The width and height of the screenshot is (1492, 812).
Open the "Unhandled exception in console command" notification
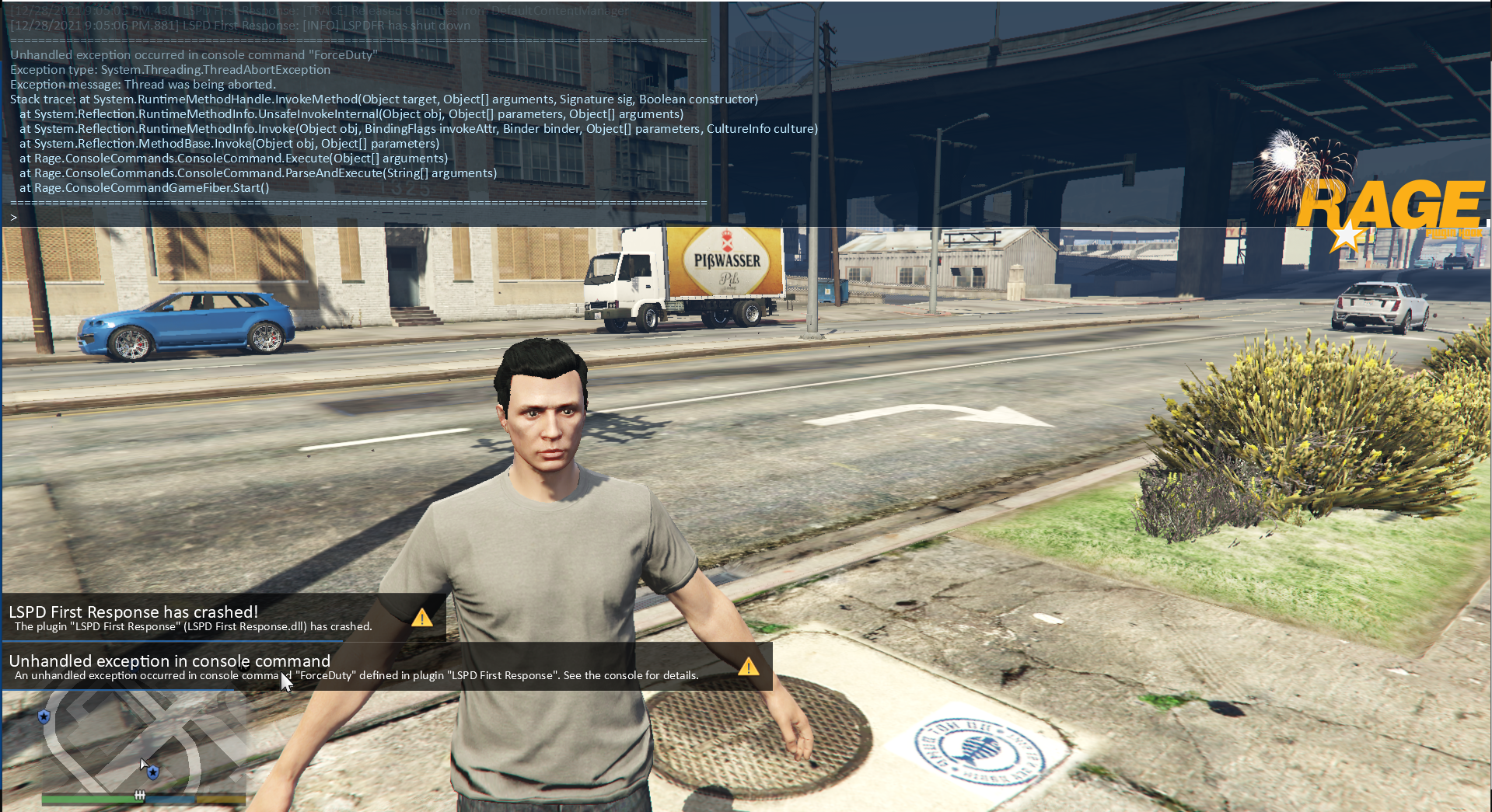pyautogui.click(x=386, y=667)
